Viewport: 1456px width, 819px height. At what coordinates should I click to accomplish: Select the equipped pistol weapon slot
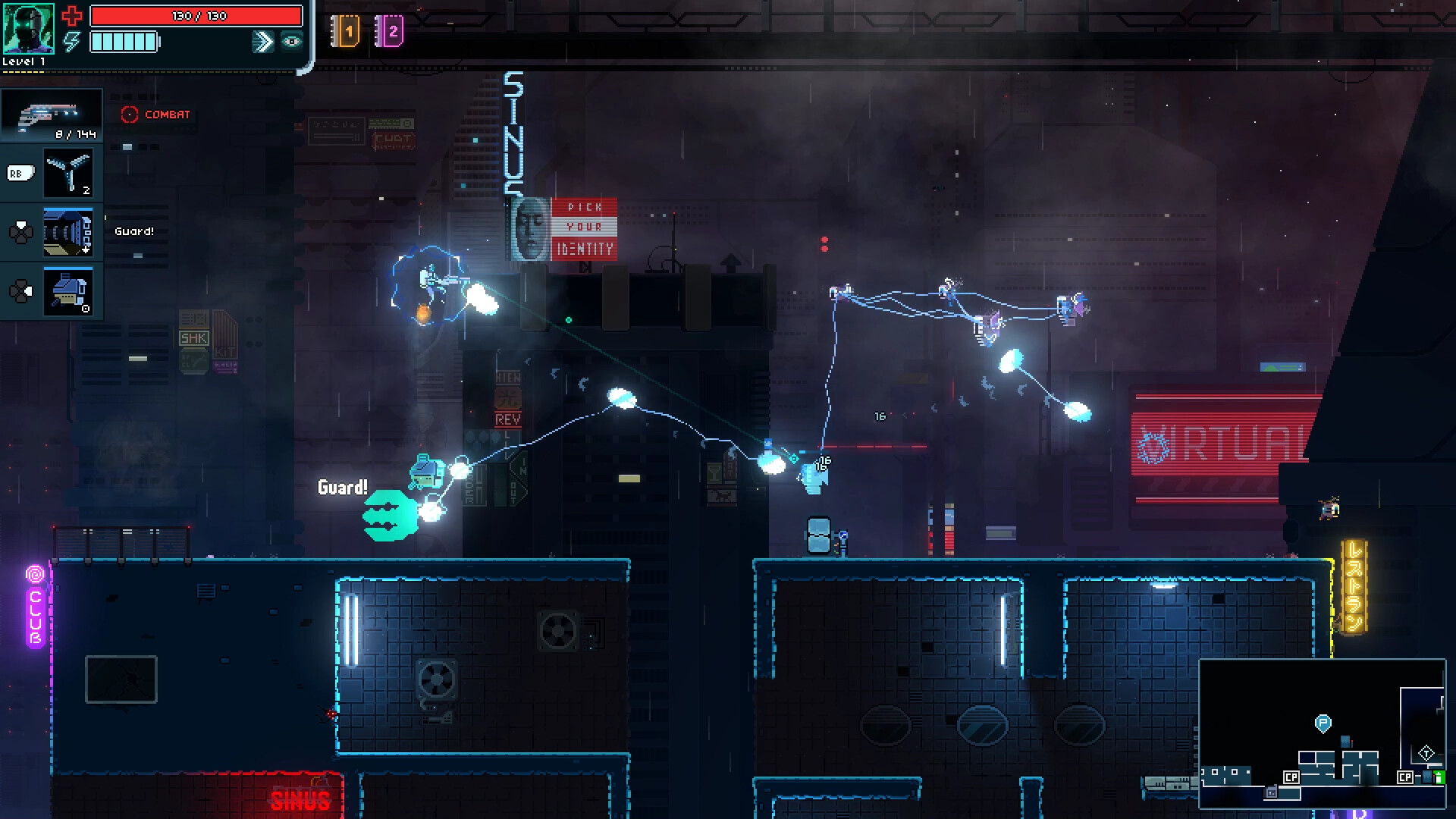pos(51,114)
